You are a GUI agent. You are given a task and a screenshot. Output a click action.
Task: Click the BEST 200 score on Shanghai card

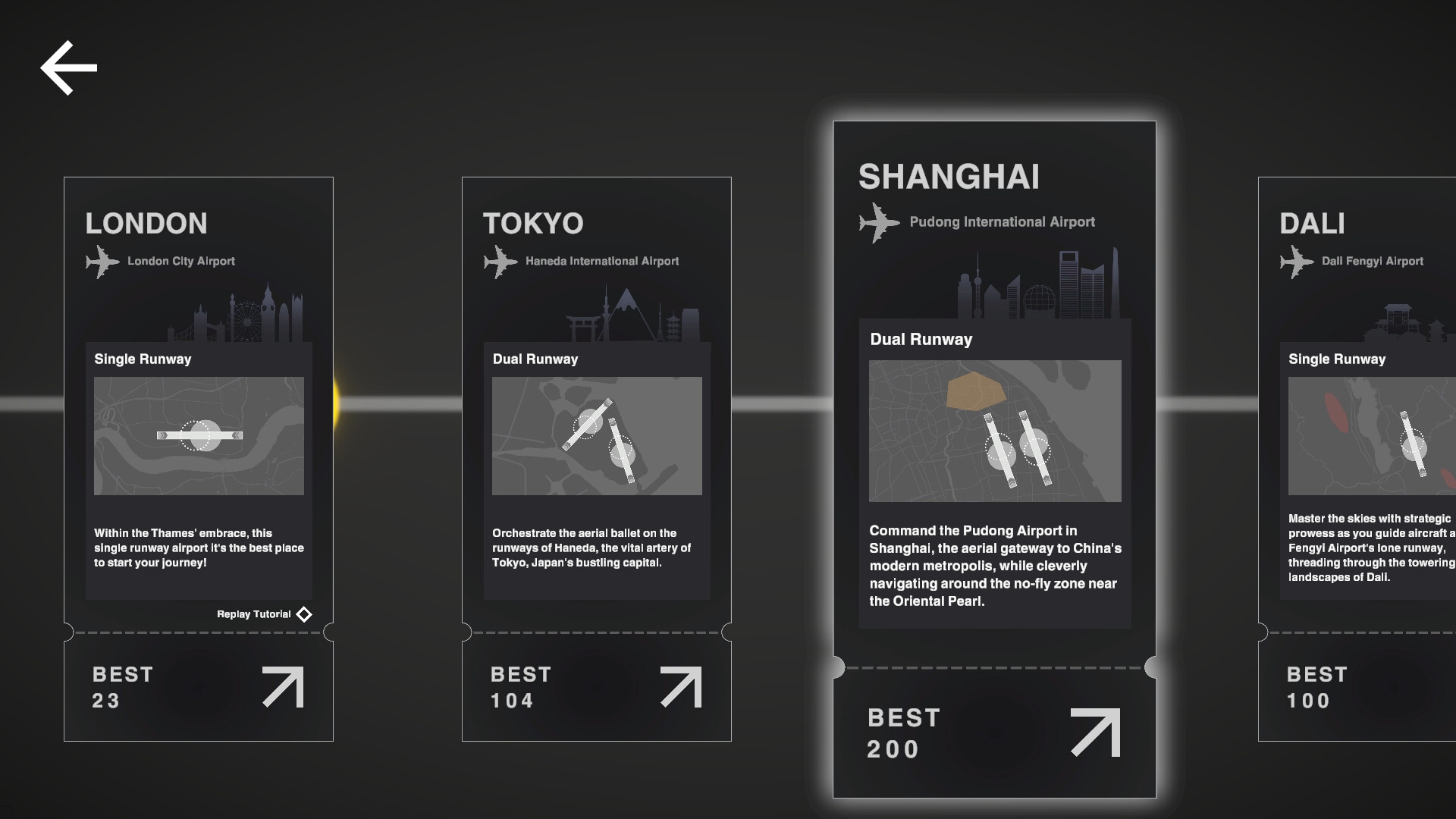tap(904, 733)
